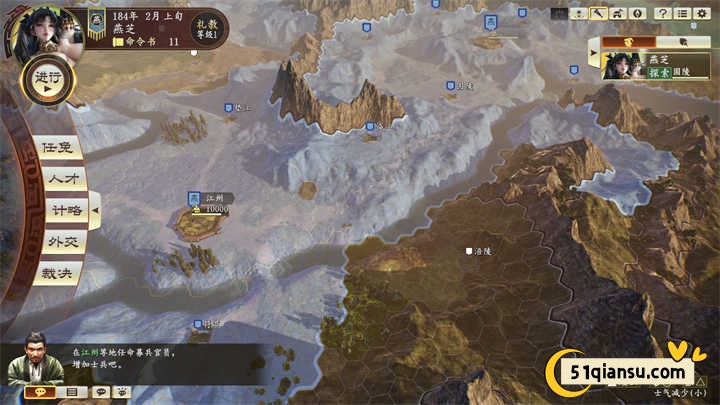Collapse the officer panel with arrow
Image resolution: width=720 pixels, height=405 pixels.
595,50
